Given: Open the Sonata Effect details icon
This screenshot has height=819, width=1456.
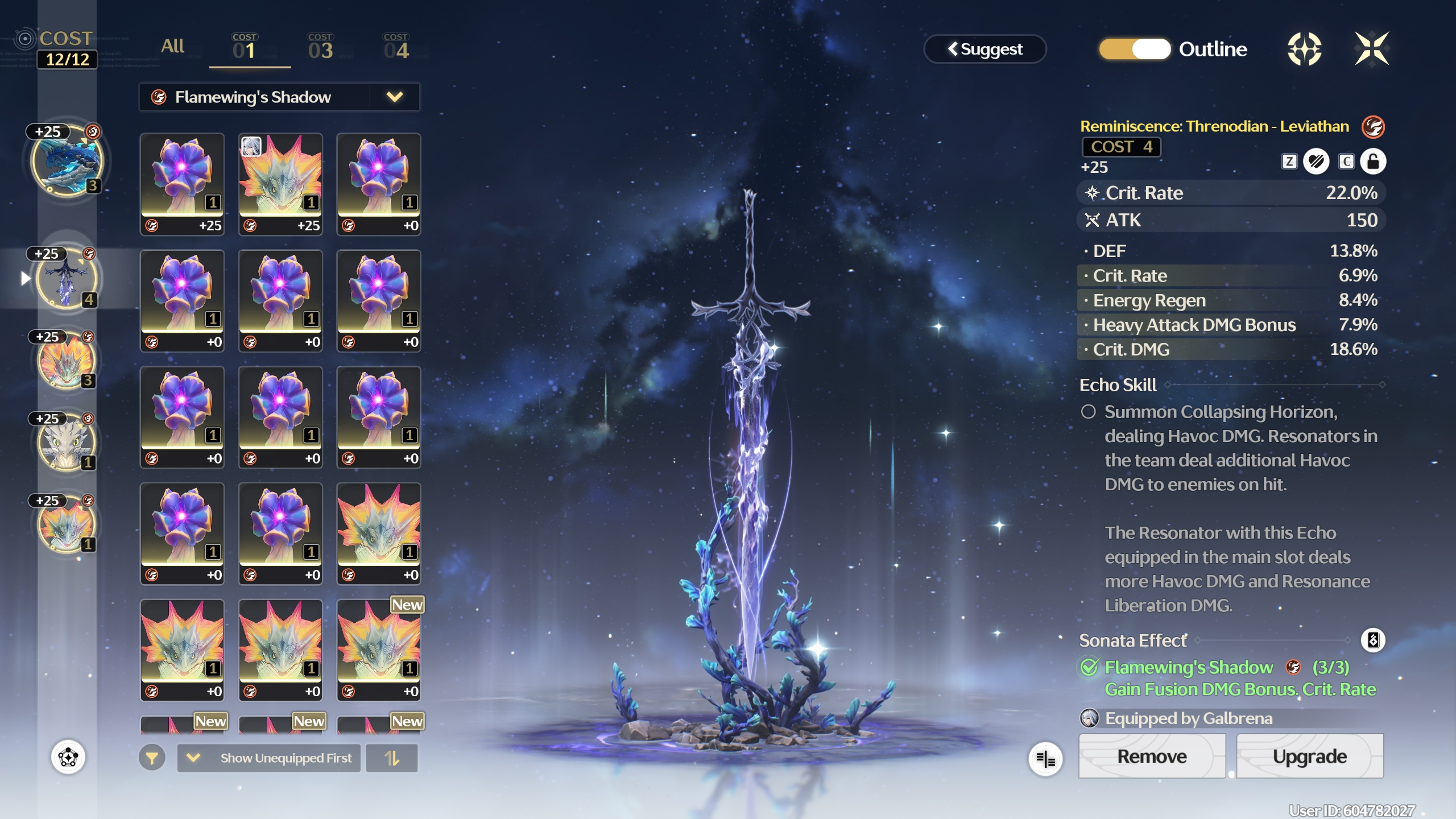Looking at the screenshot, I should [x=1372, y=640].
